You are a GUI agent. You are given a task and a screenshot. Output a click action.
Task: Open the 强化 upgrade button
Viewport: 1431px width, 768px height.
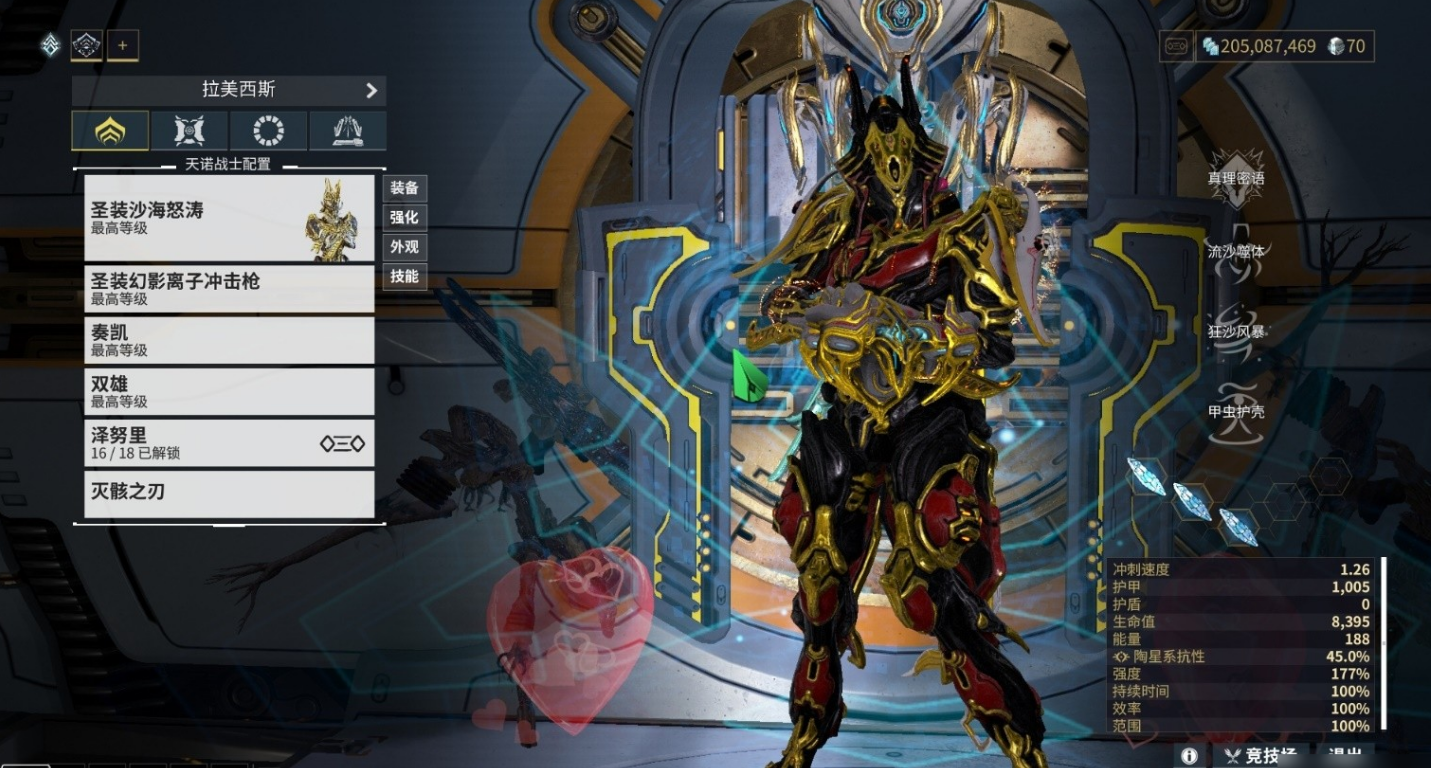tap(404, 217)
